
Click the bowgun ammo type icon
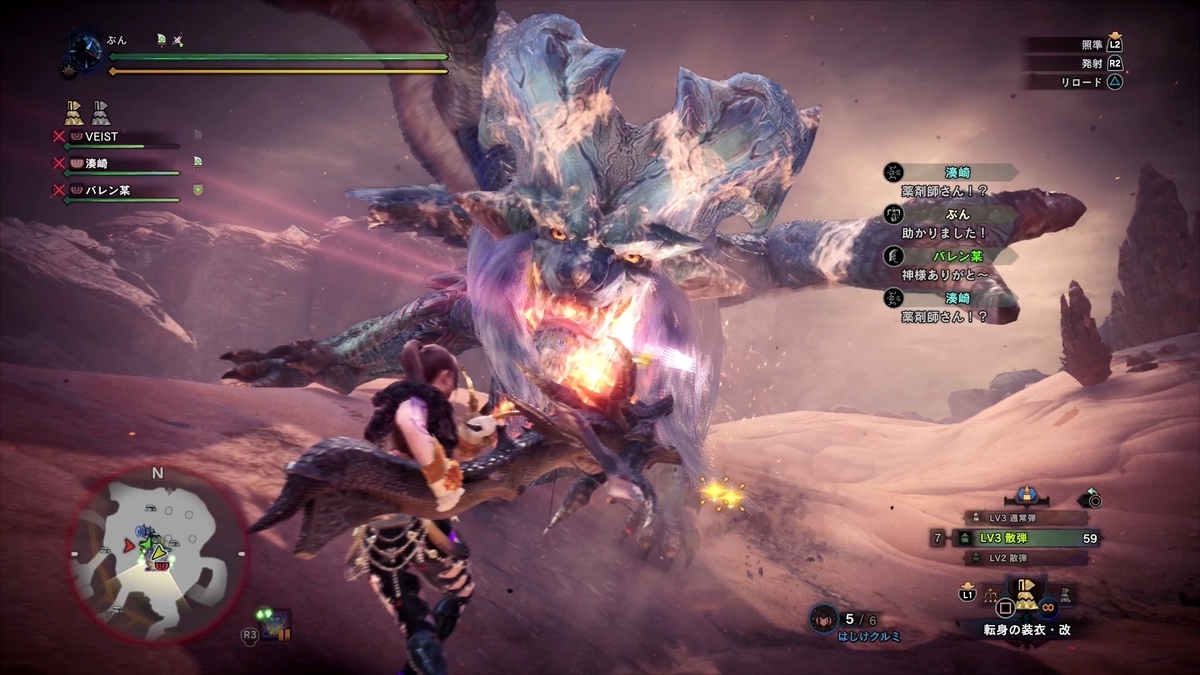coord(1028,495)
